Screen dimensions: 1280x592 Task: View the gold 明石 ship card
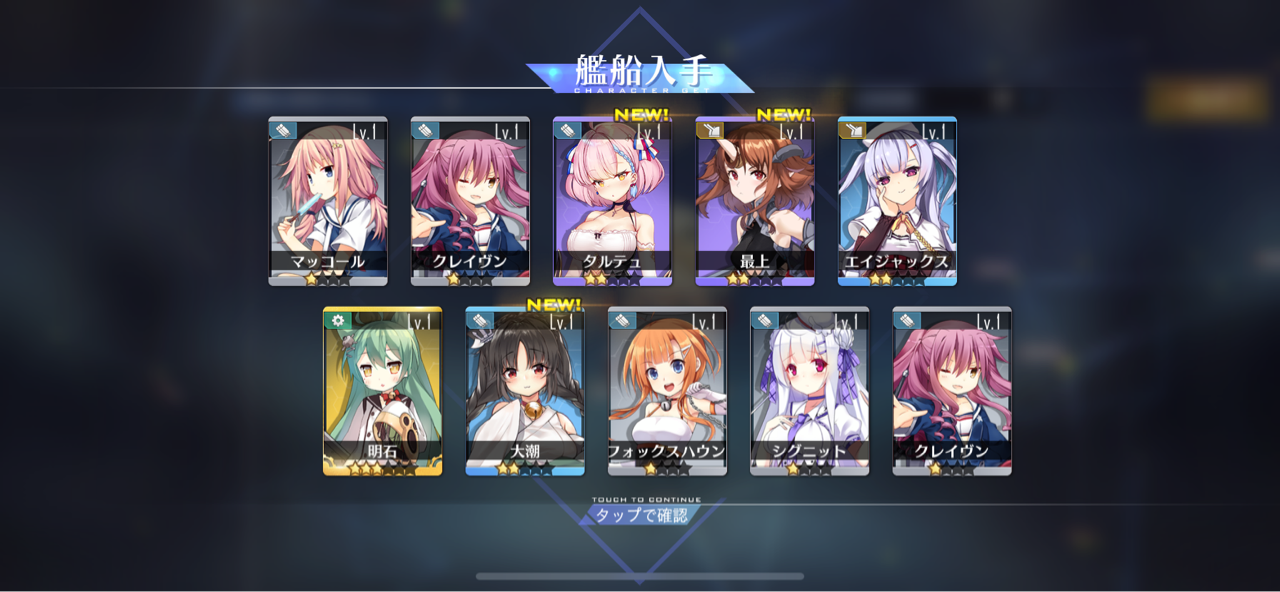click(x=382, y=391)
